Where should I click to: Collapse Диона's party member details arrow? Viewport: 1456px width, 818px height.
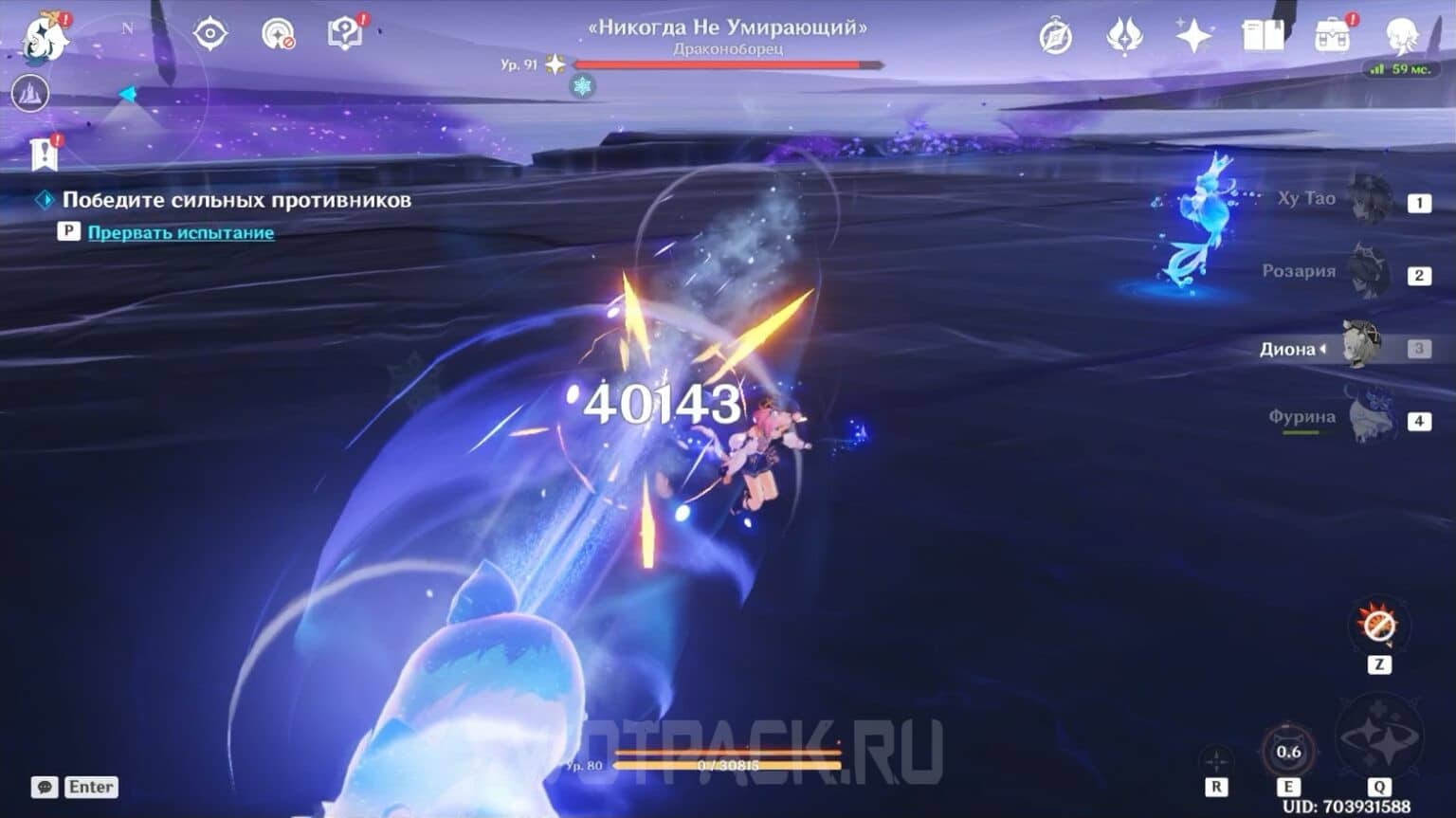click(1323, 349)
